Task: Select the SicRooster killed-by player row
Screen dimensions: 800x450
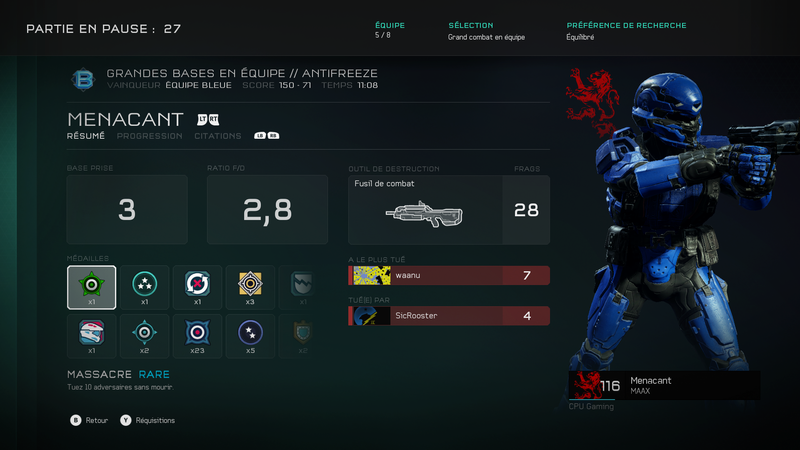Action: click(449, 316)
